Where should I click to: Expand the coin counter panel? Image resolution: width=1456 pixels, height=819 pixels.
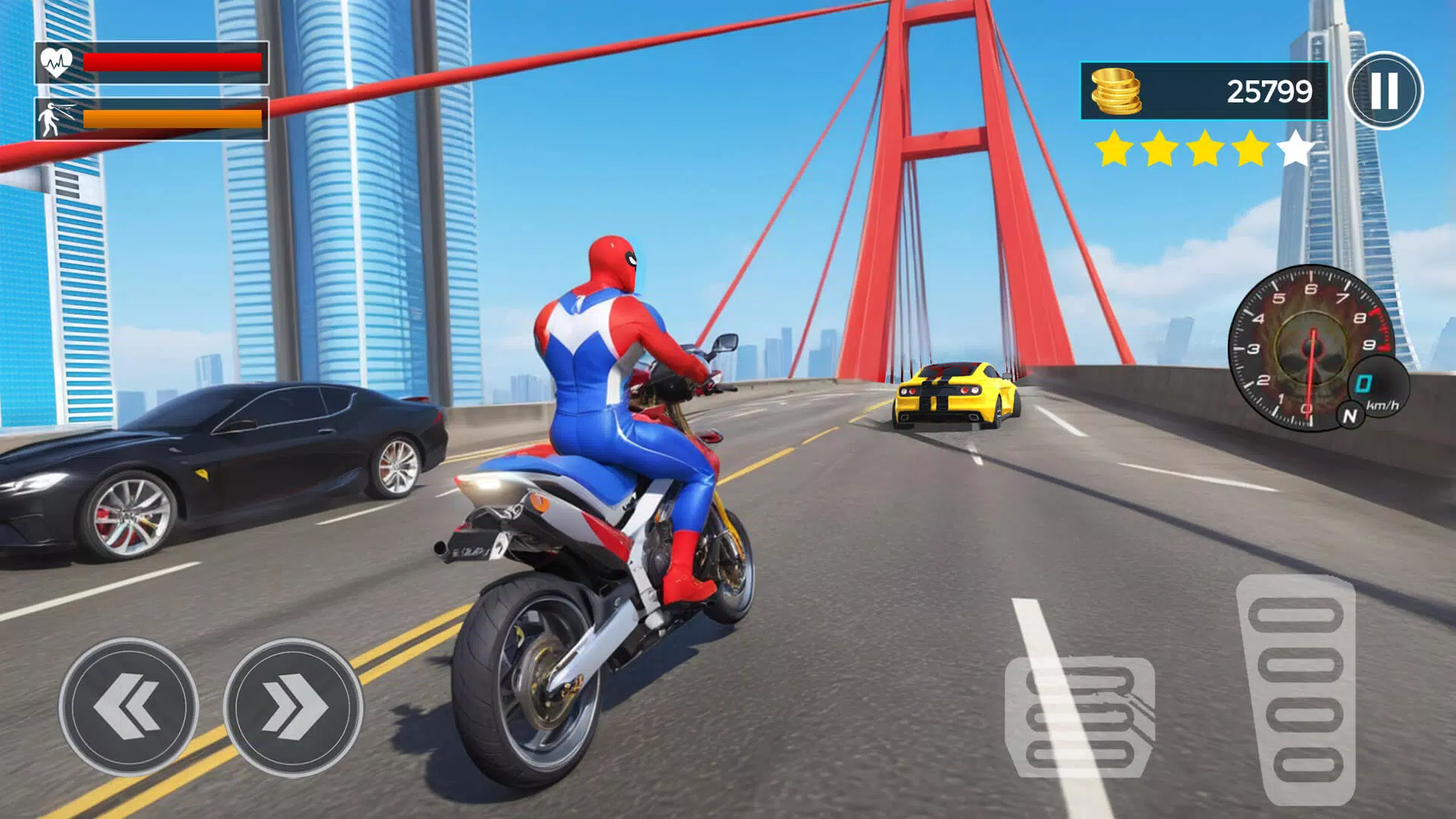1206,89
